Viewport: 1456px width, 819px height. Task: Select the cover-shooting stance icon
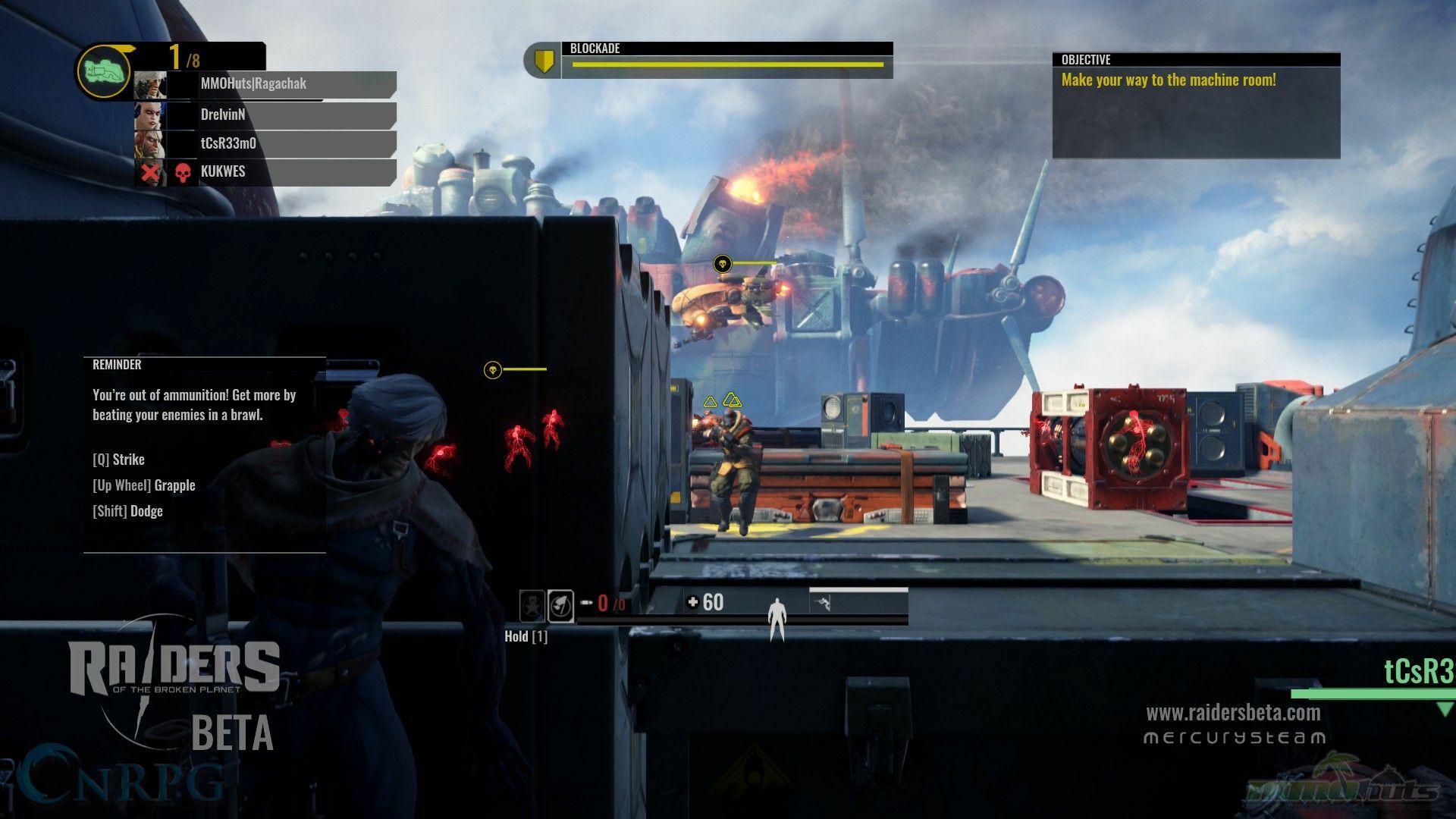tap(824, 604)
